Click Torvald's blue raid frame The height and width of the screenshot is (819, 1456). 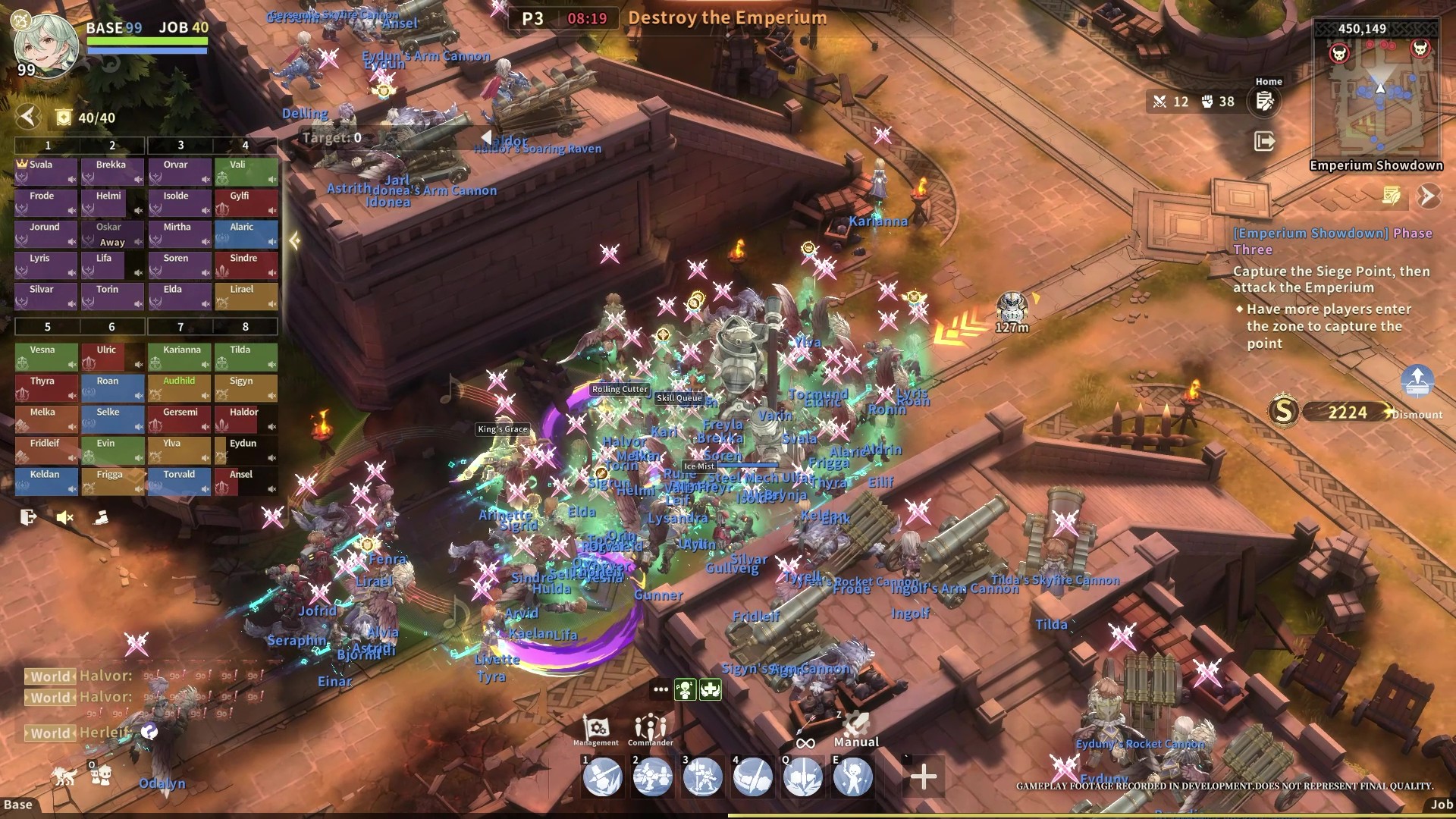(x=180, y=481)
